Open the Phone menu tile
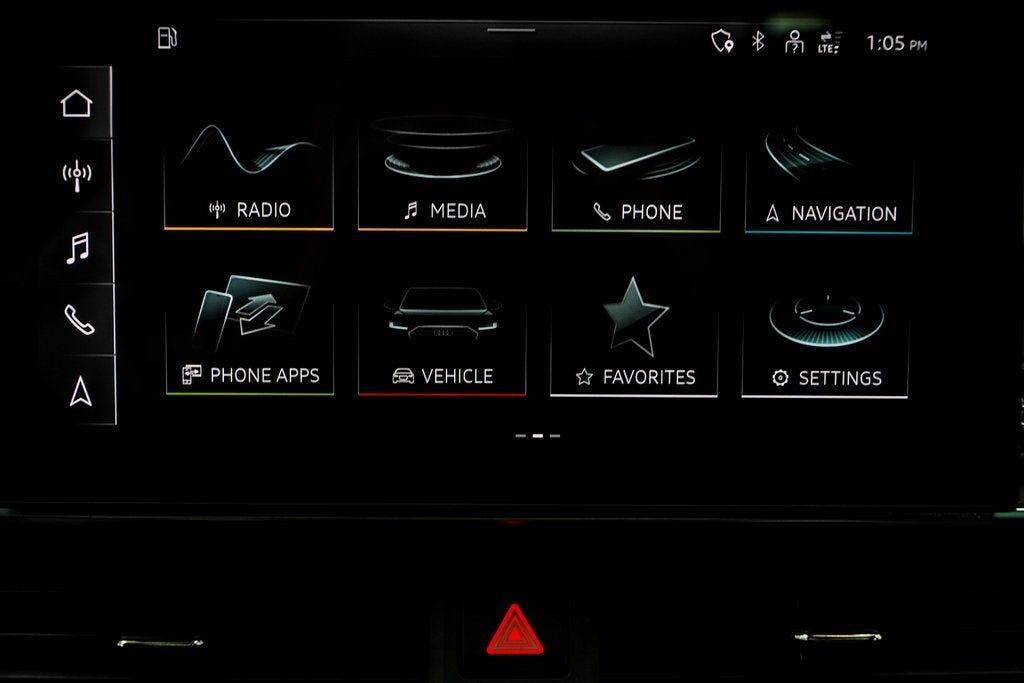 tap(636, 178)
